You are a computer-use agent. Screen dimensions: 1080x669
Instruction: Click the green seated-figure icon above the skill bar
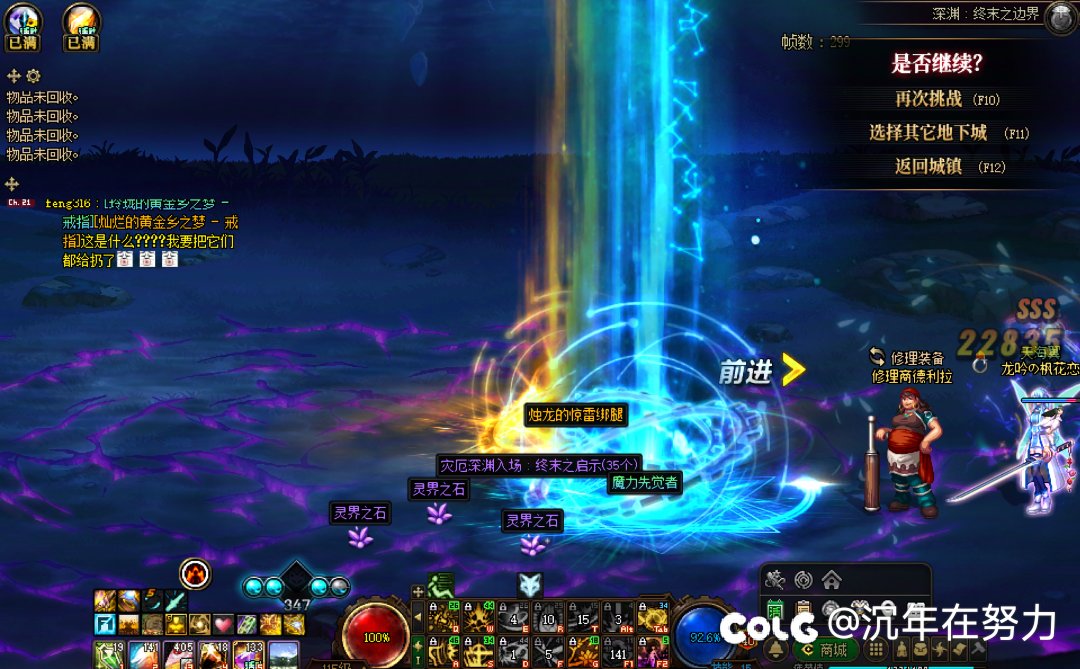(x=441, y=585)
